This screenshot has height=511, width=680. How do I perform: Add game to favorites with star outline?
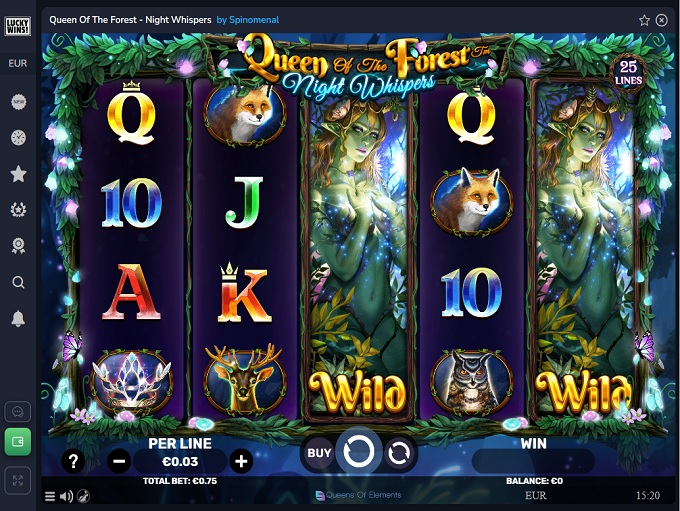click(644, 19)
